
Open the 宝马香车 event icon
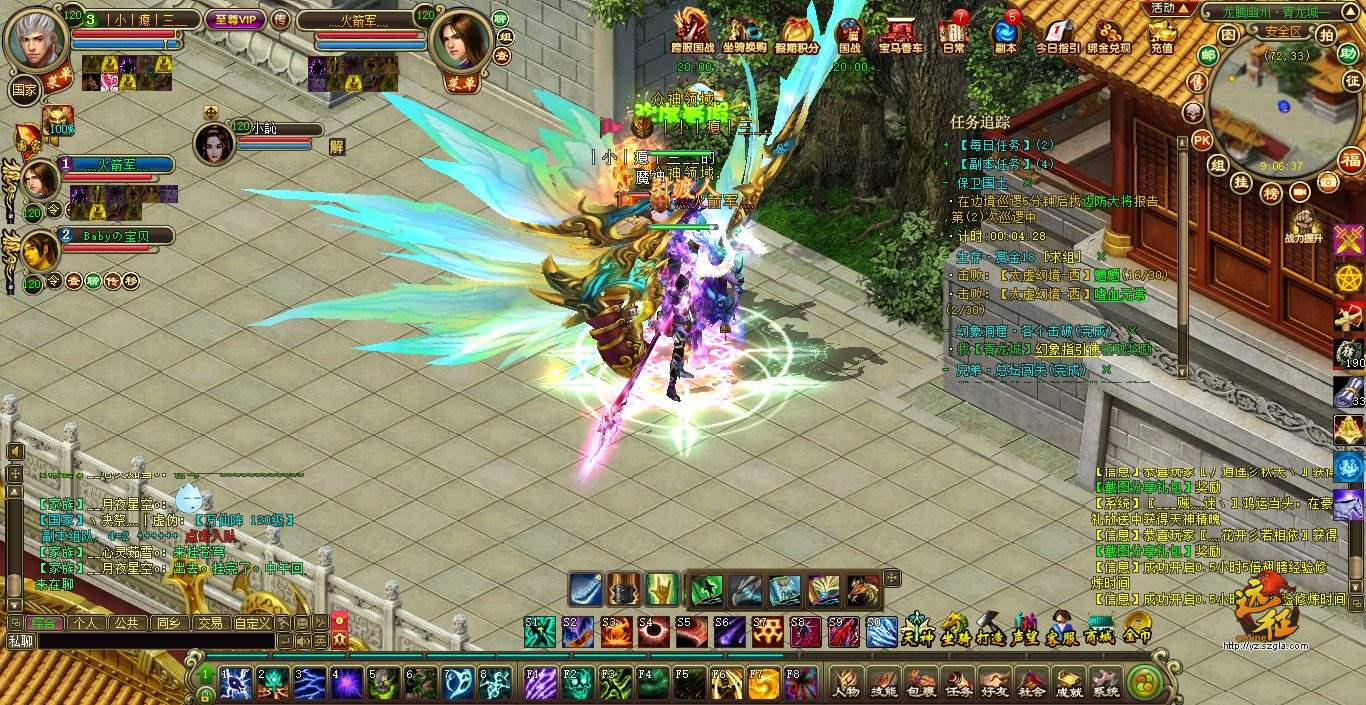tap(901, 34)
